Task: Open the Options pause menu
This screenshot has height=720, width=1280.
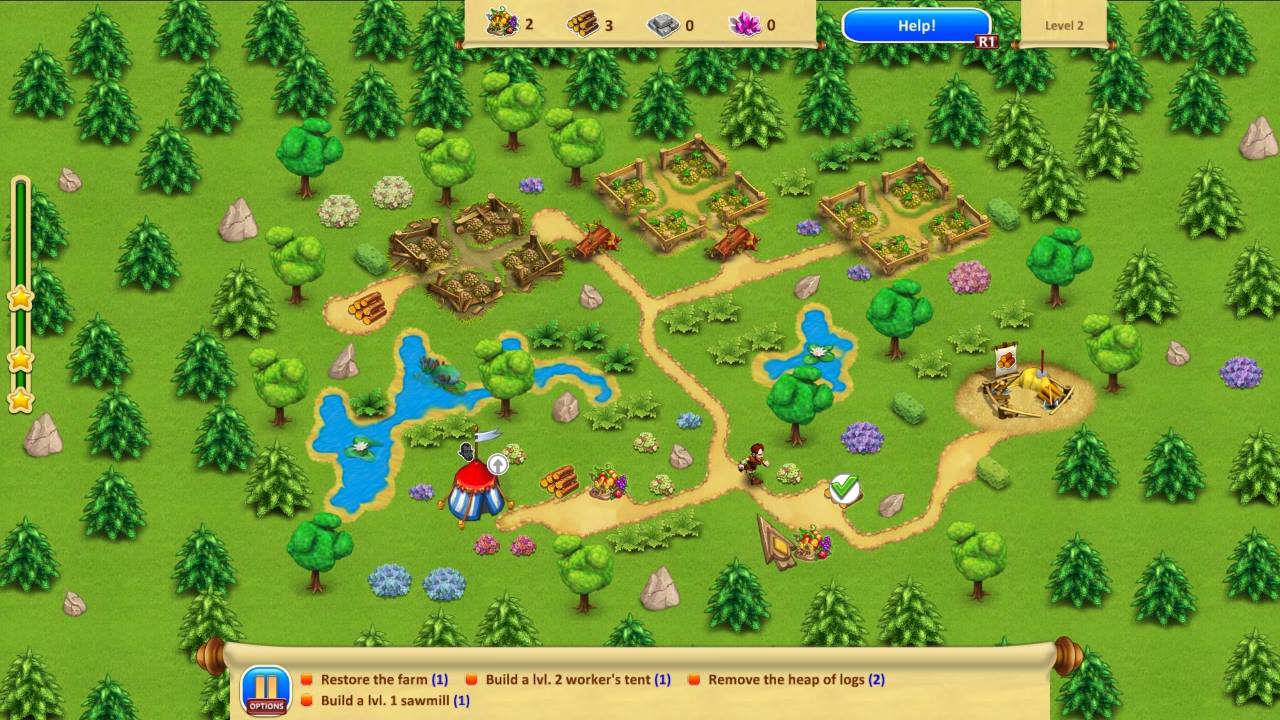Action: (x=266, y=691)
